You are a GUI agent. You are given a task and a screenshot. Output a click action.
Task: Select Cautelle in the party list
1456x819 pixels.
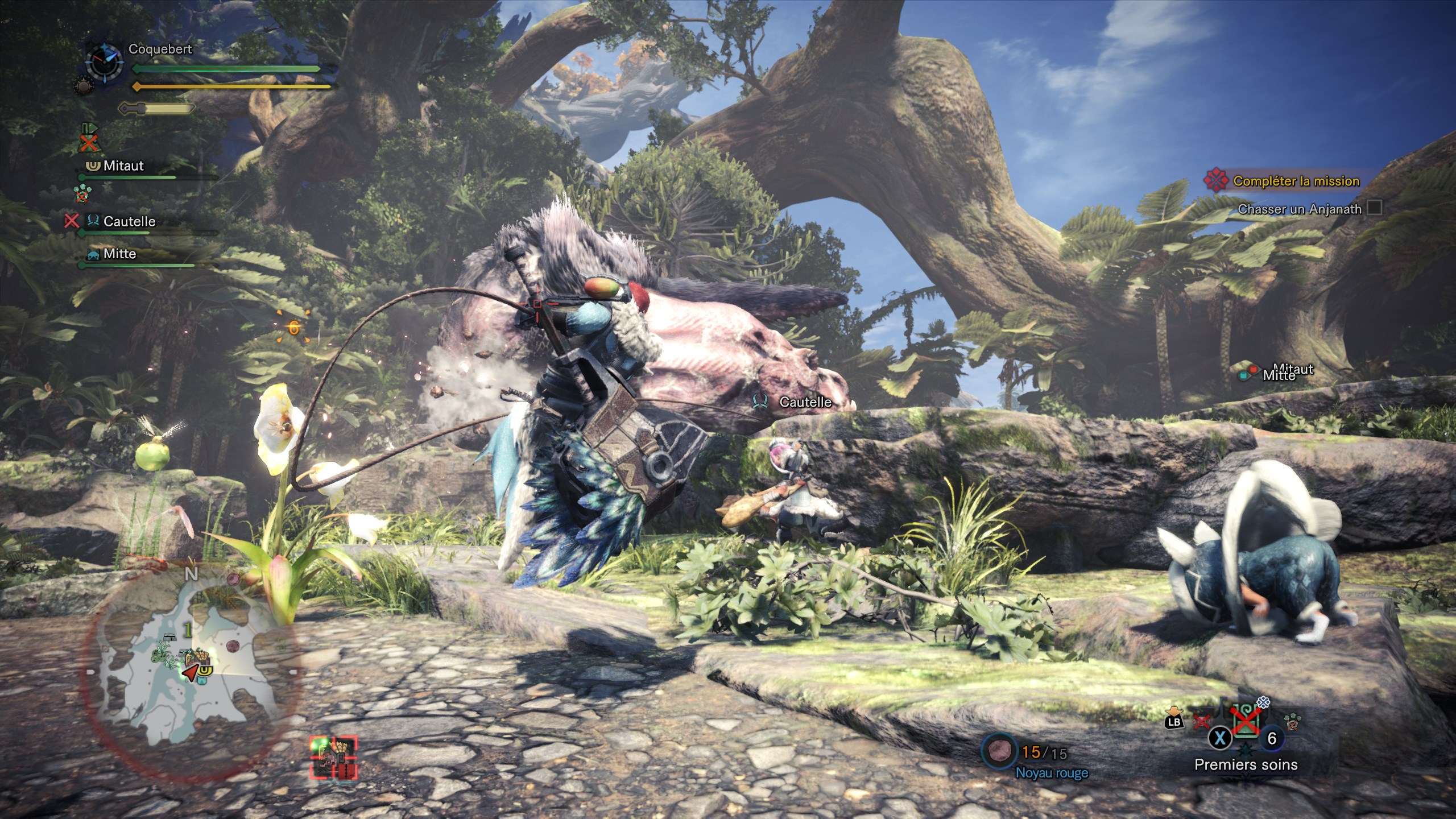point(129,221)
